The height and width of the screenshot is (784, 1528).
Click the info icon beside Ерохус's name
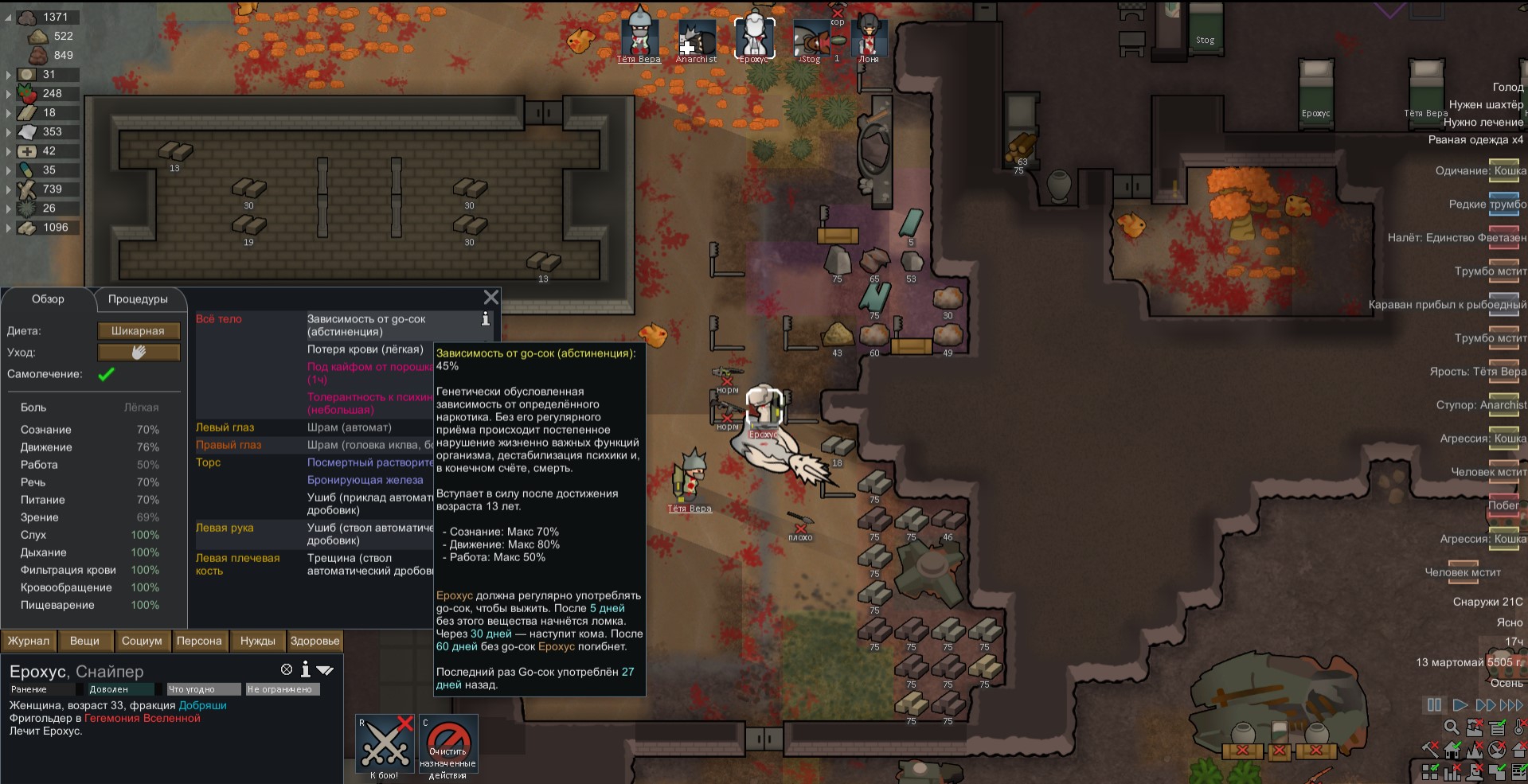pyautogui.click(x=305, y=670)
